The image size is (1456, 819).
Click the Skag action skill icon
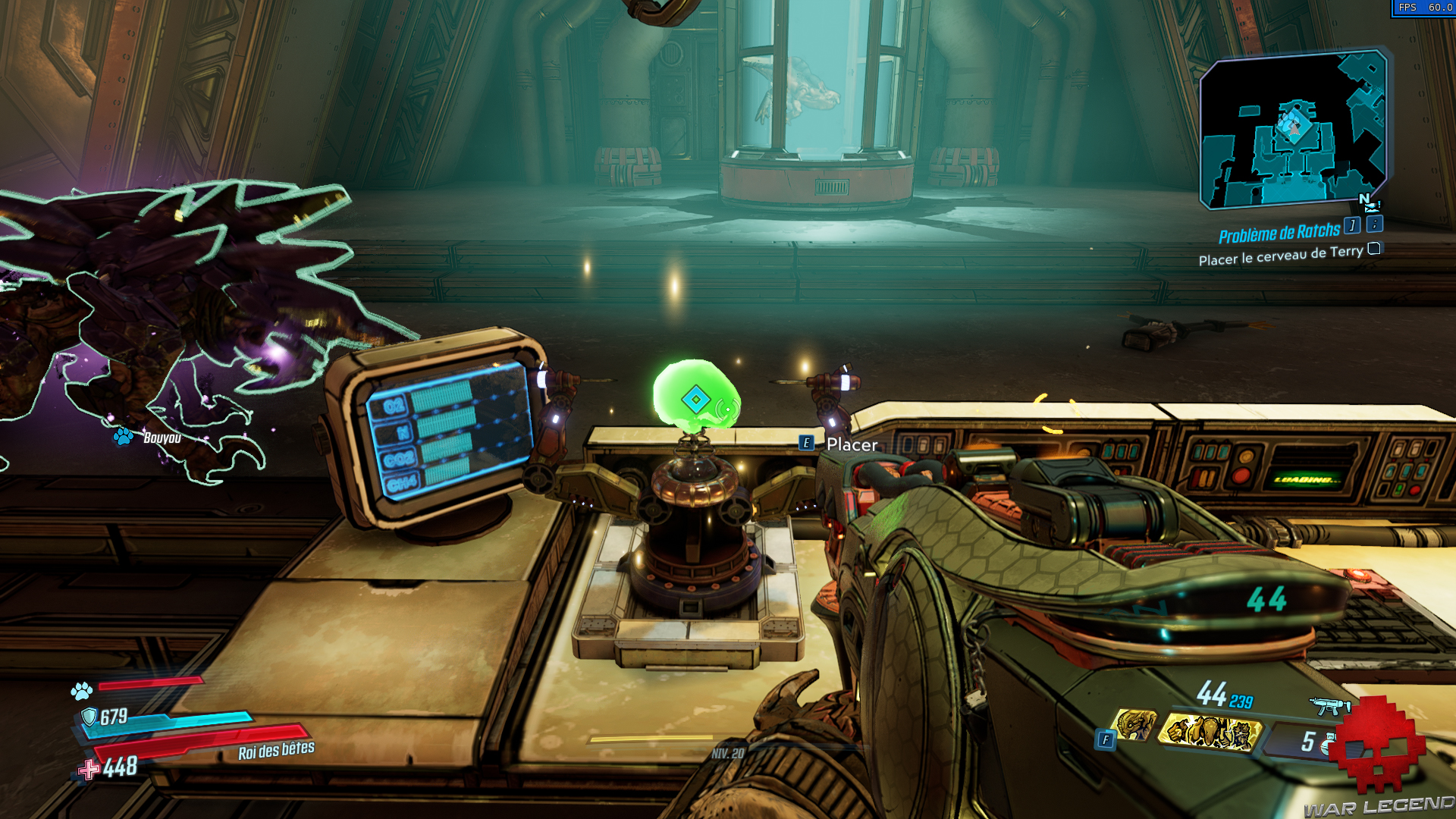[x=1136, y=725]
